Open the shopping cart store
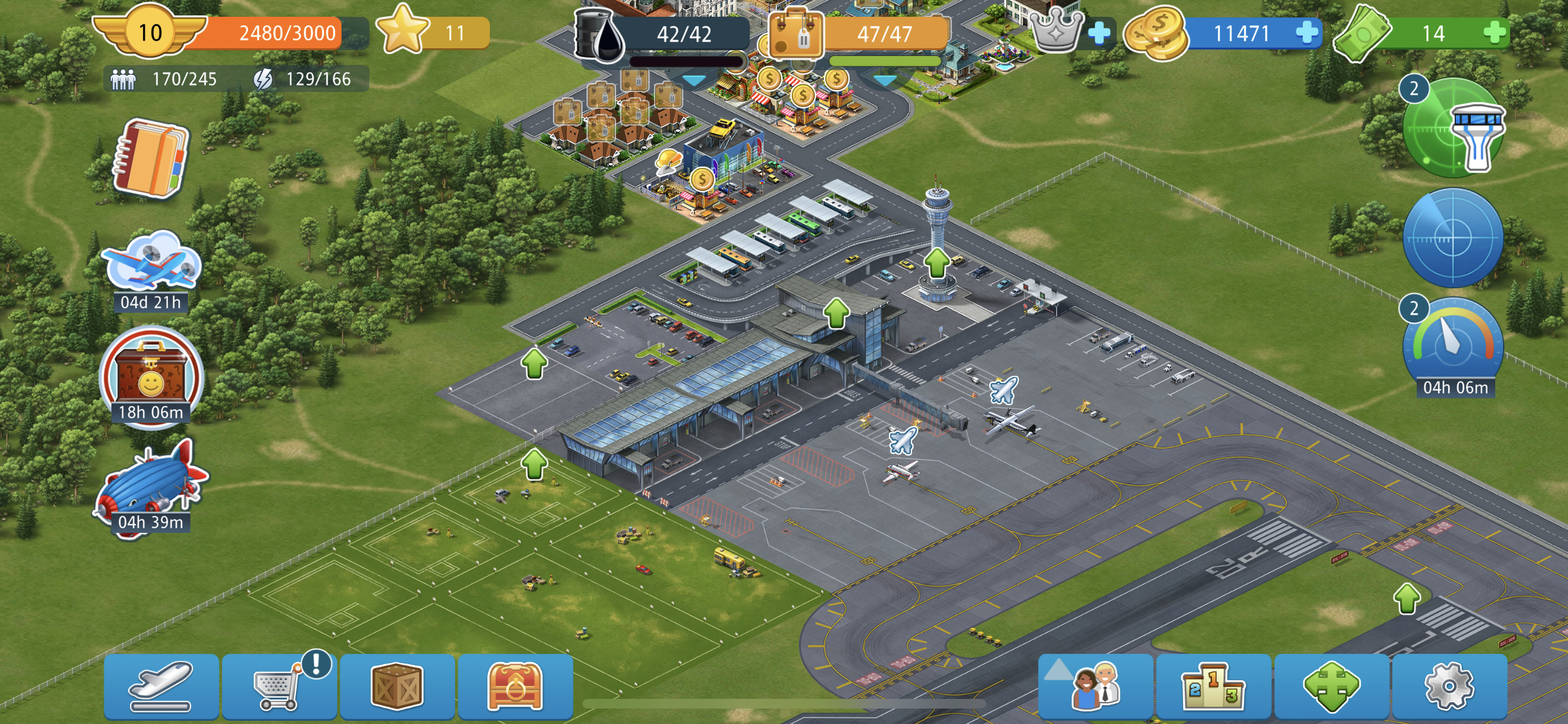 (279, 687)
